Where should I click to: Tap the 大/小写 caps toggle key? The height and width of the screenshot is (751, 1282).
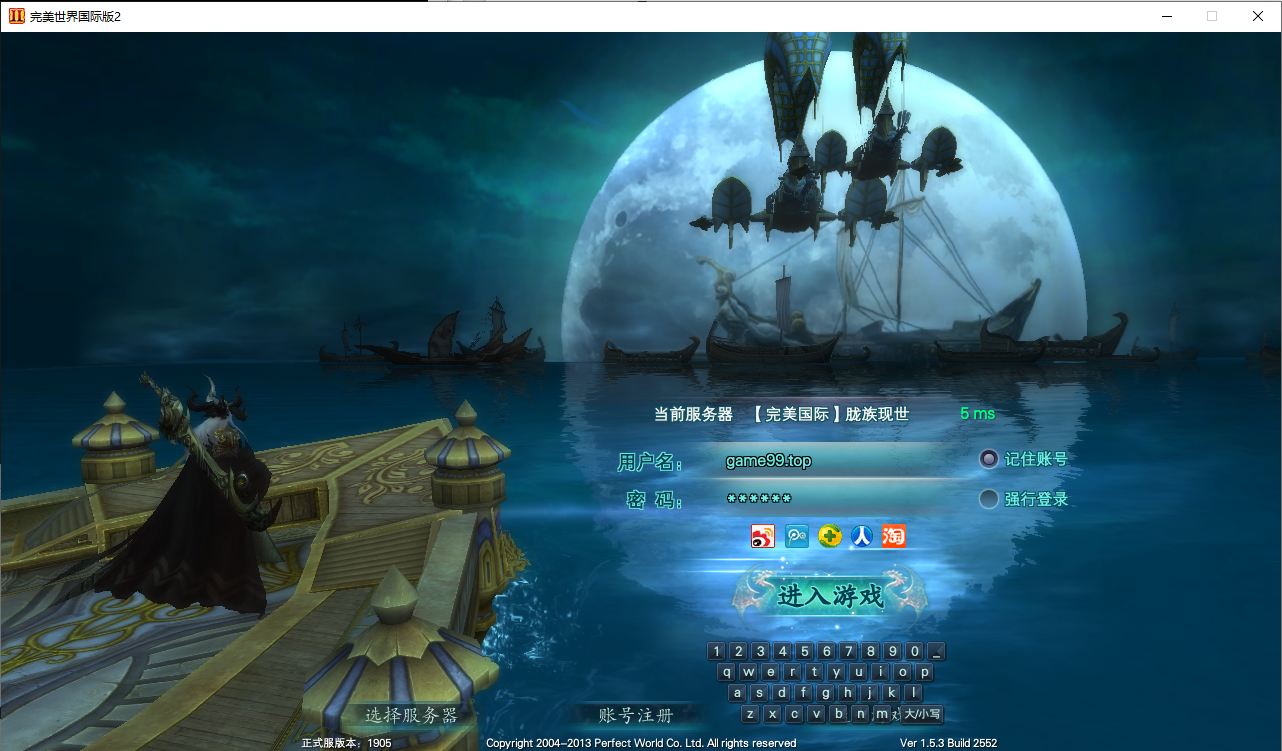pyautogui.click(x=922, y=714)
